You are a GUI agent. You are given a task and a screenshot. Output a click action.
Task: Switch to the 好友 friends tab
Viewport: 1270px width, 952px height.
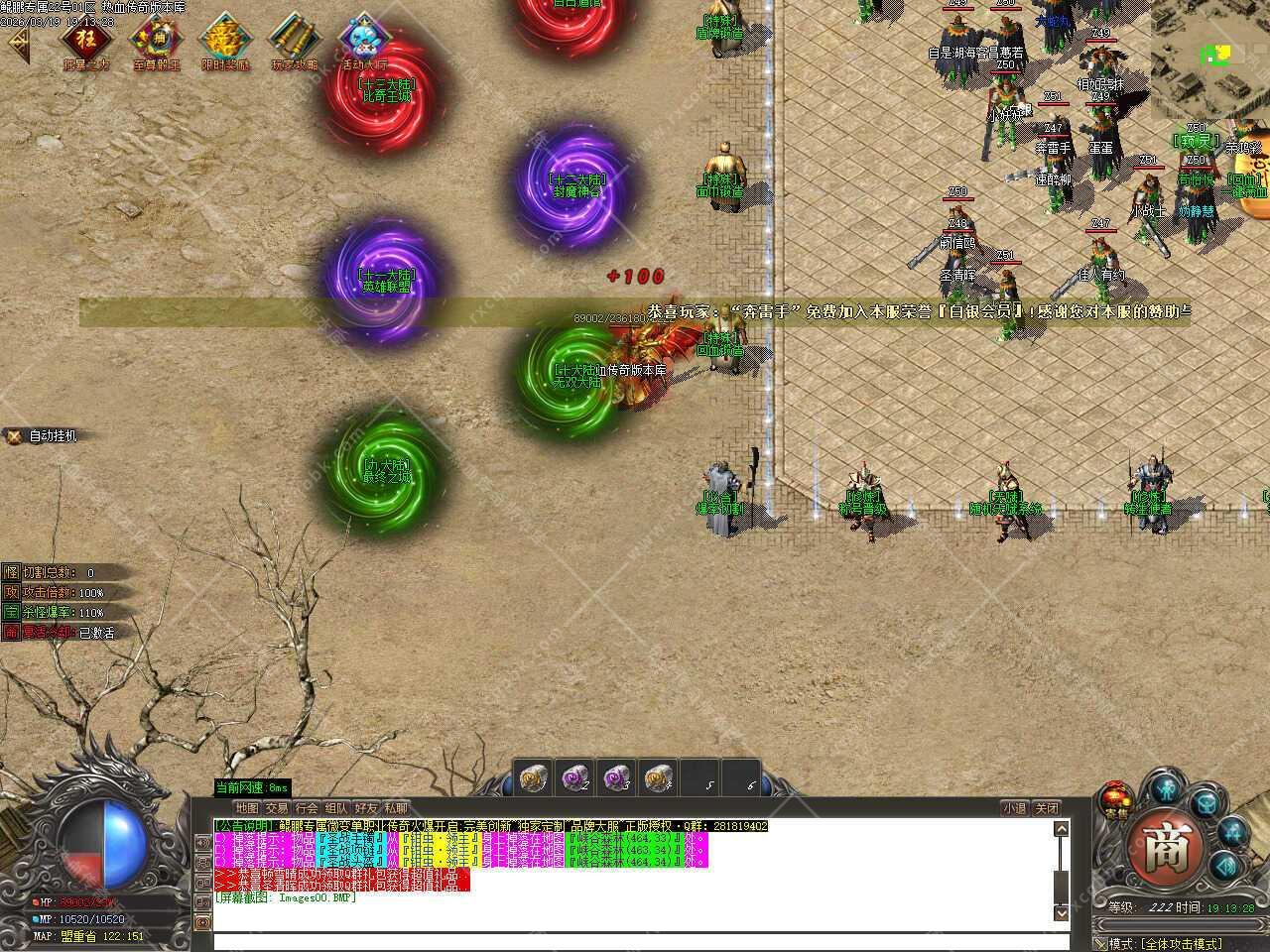pos(366,808)
